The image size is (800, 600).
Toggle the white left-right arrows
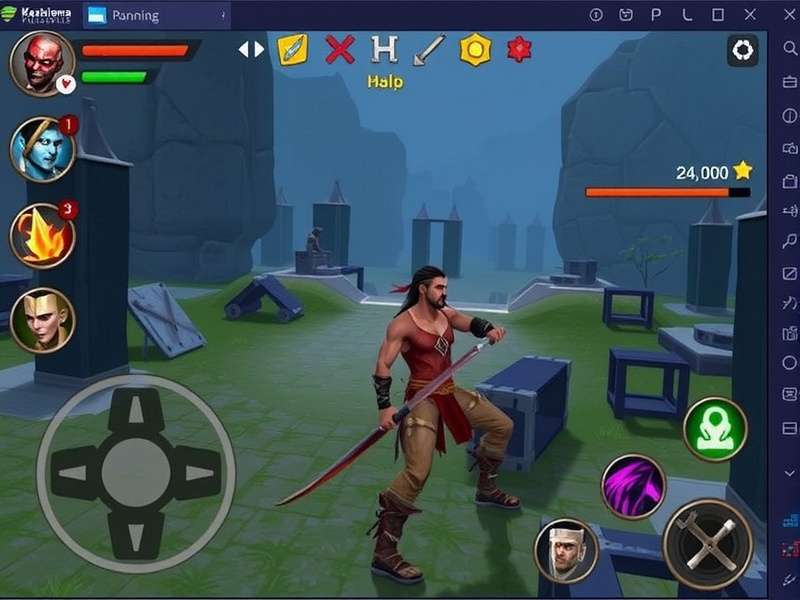(251, 49)
